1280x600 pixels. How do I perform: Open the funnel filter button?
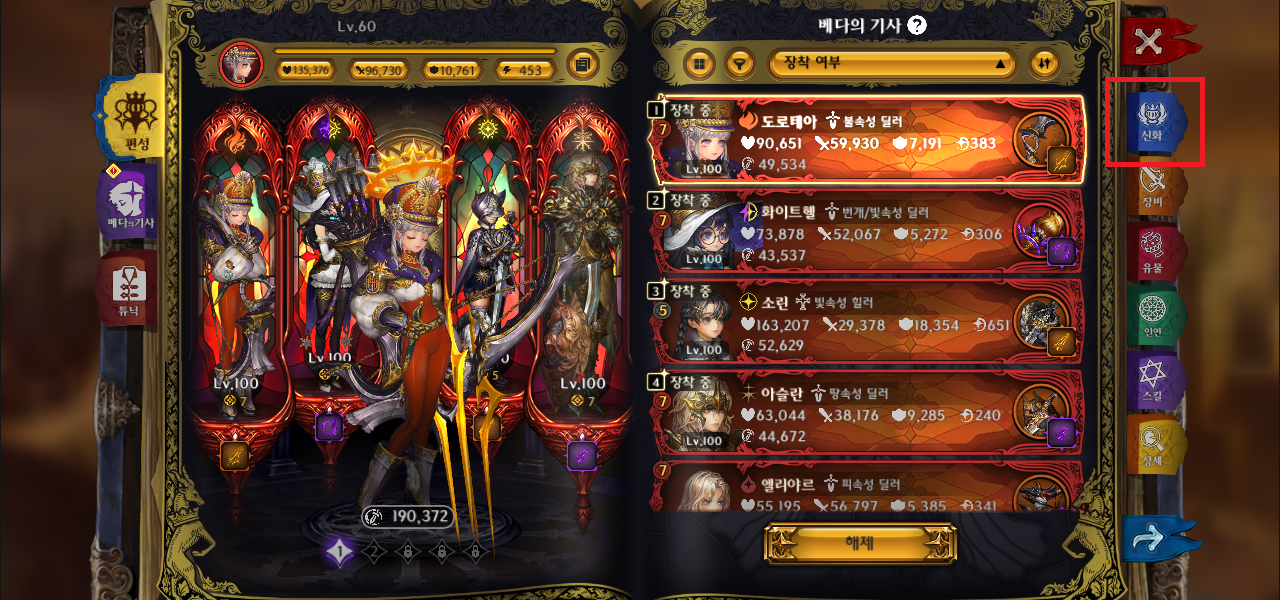(739, 63)
